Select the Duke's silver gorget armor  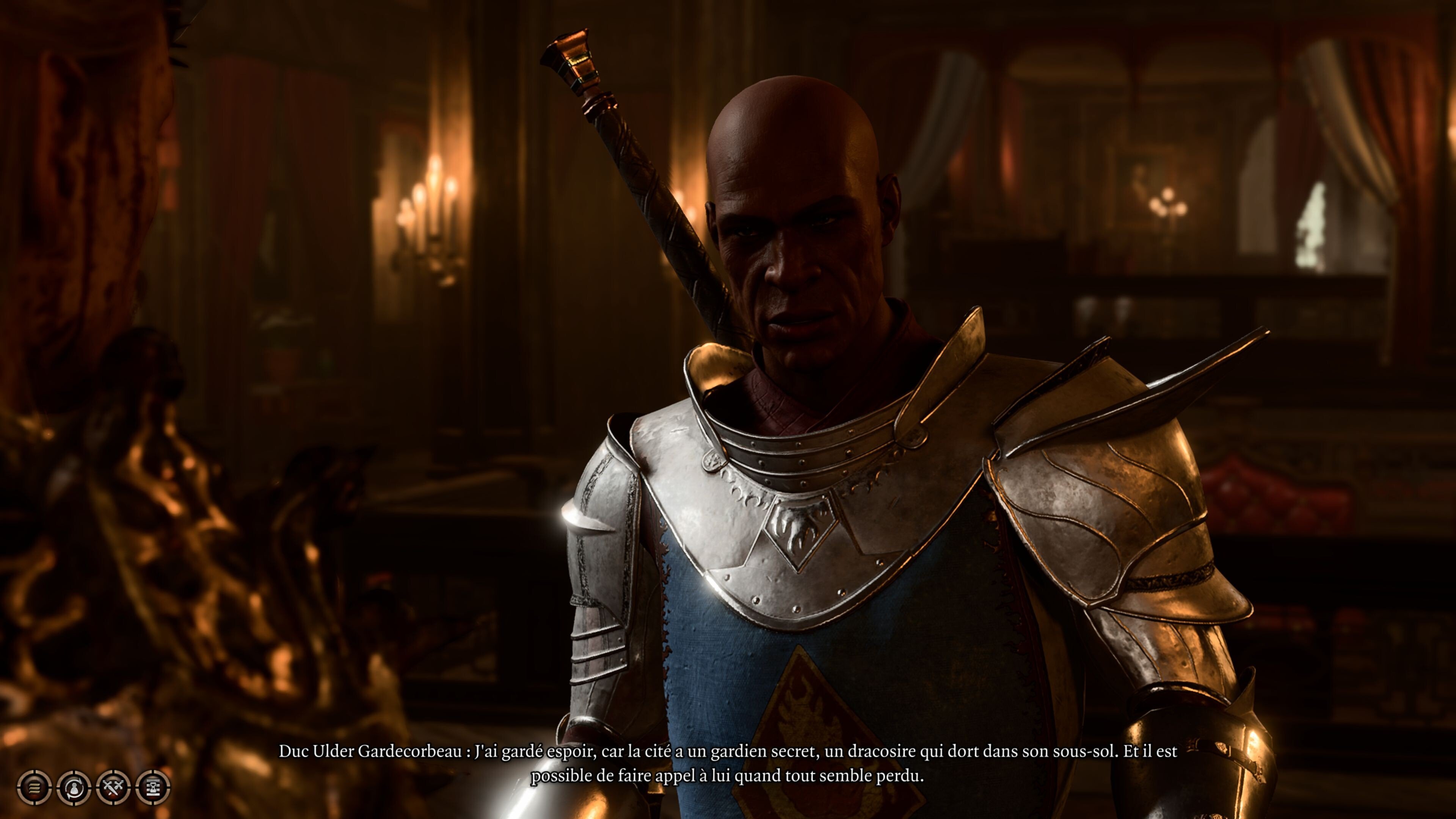click(791, 452)
